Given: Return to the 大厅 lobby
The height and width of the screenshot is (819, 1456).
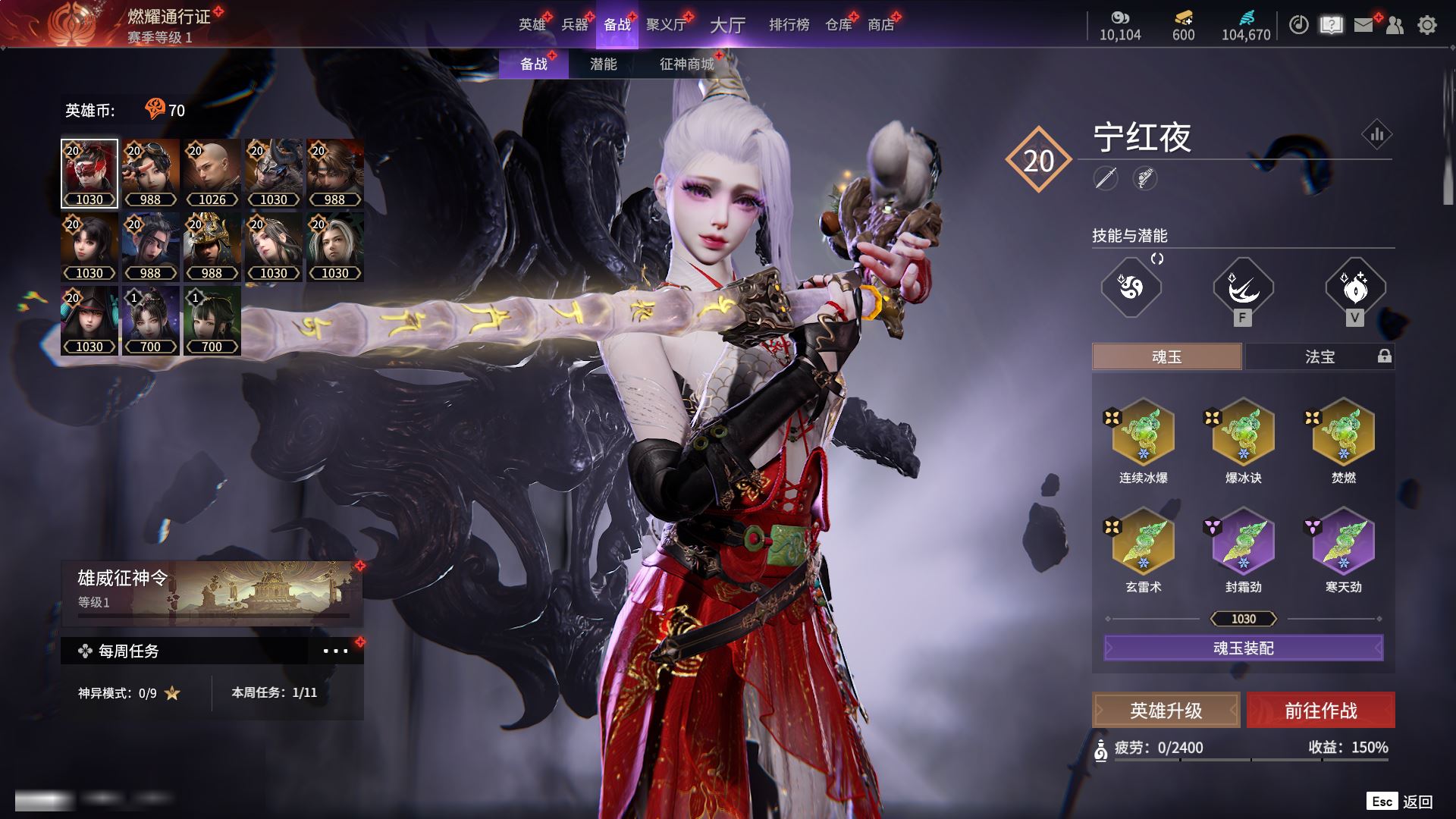Looking at the screenshot, I should coord(727,25).
